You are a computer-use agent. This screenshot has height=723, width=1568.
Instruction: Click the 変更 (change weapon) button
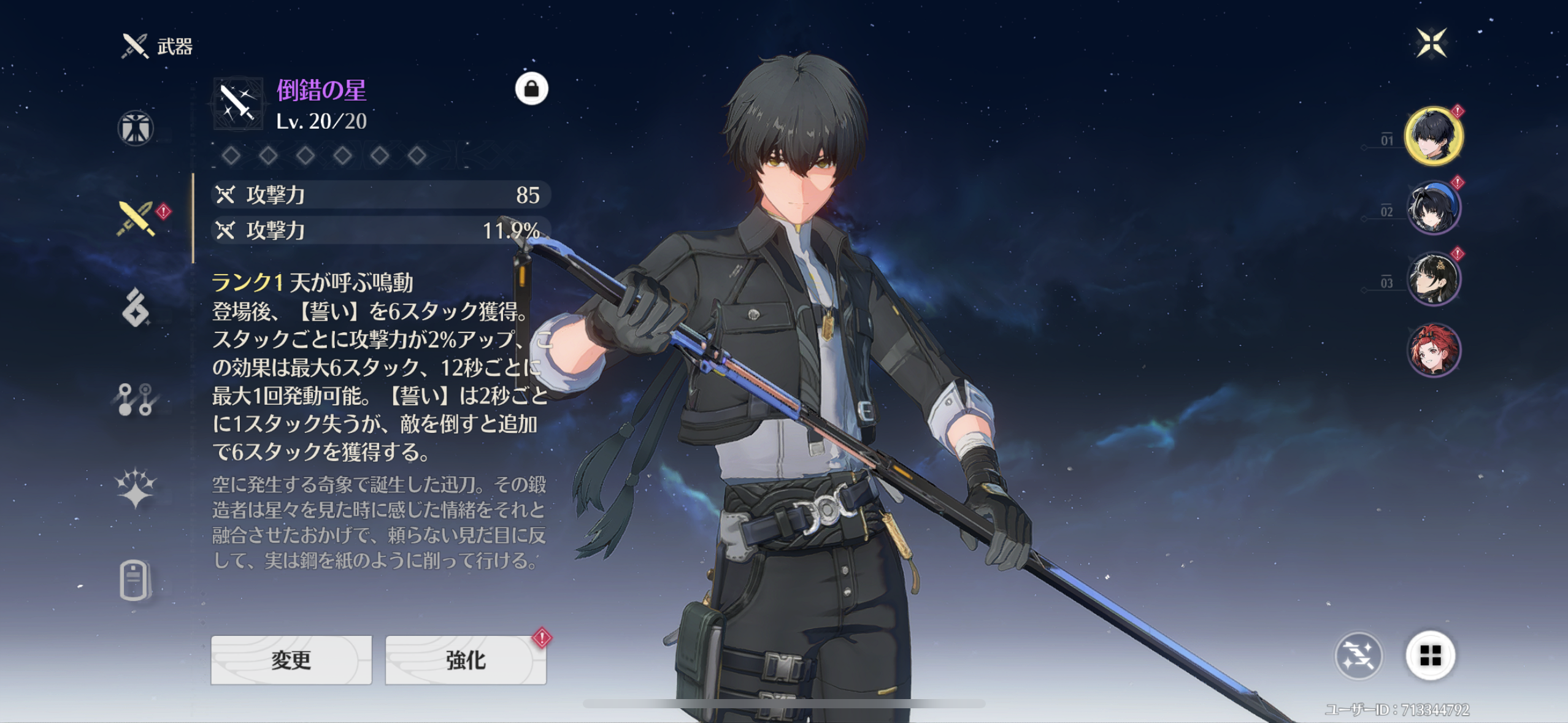(291, 660)
